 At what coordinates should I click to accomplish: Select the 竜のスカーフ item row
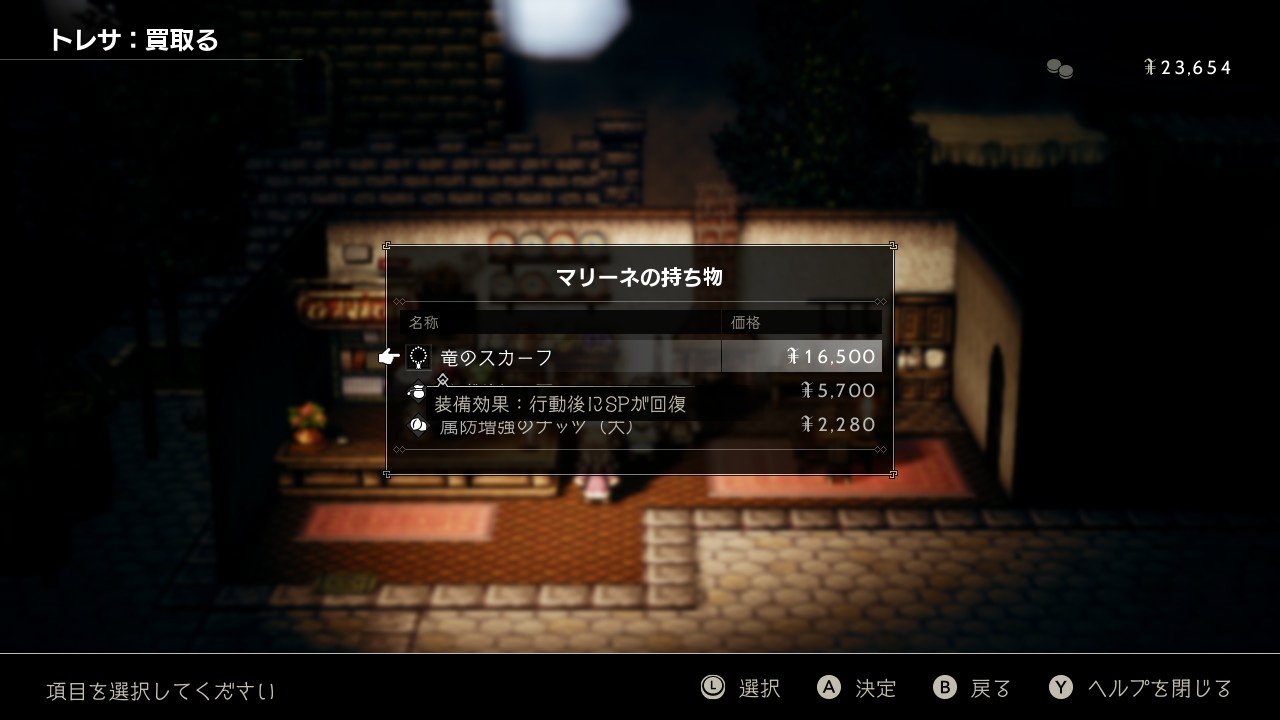640,357
